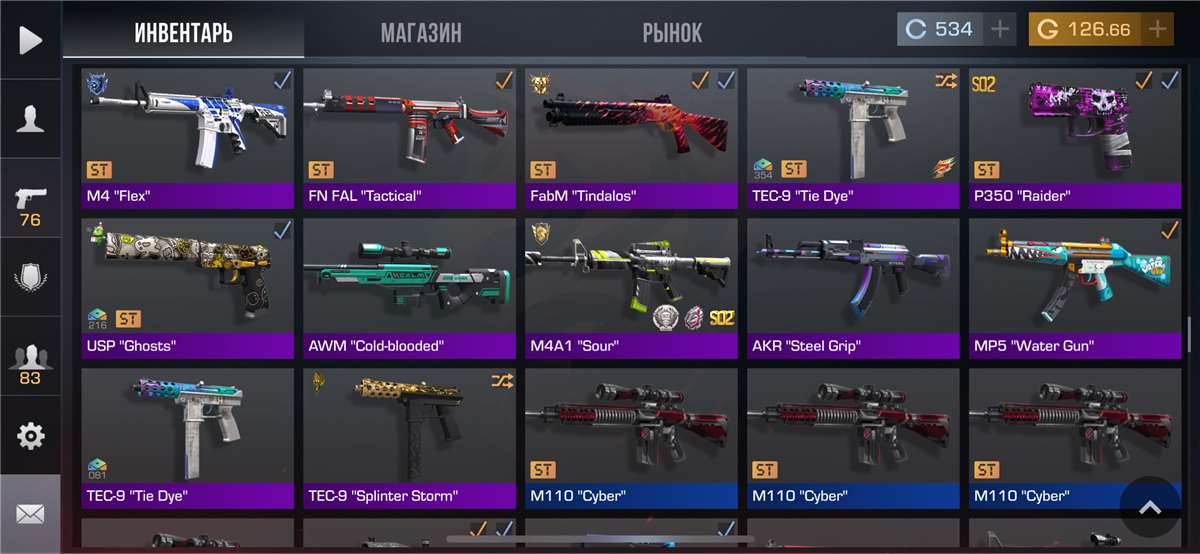Image resolution: width=1200 pixels, height=554 pixels.
Task: Open the gear settings icon
Action: (30, 436)
